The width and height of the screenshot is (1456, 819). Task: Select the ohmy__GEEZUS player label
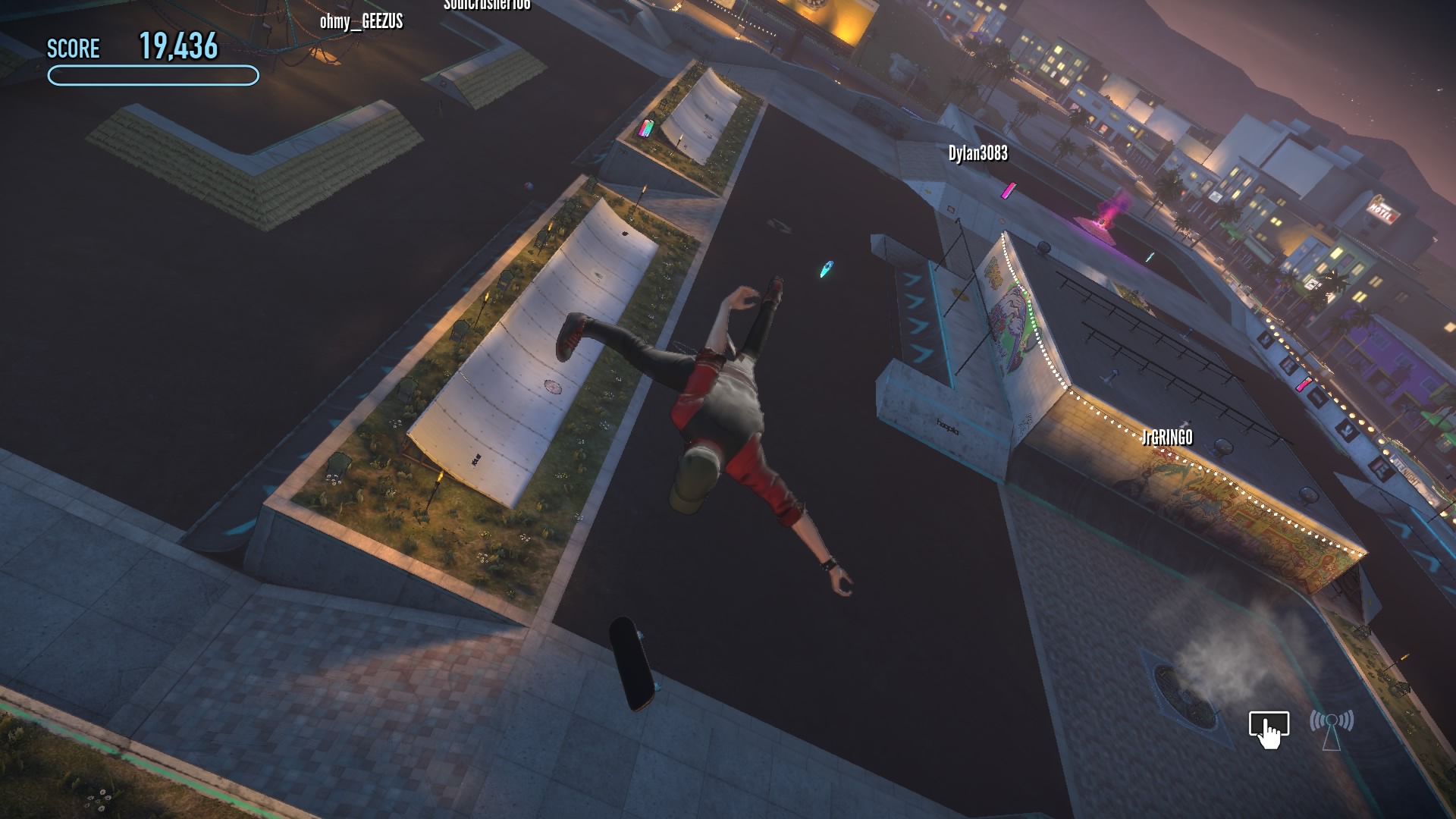pos(361,22)
